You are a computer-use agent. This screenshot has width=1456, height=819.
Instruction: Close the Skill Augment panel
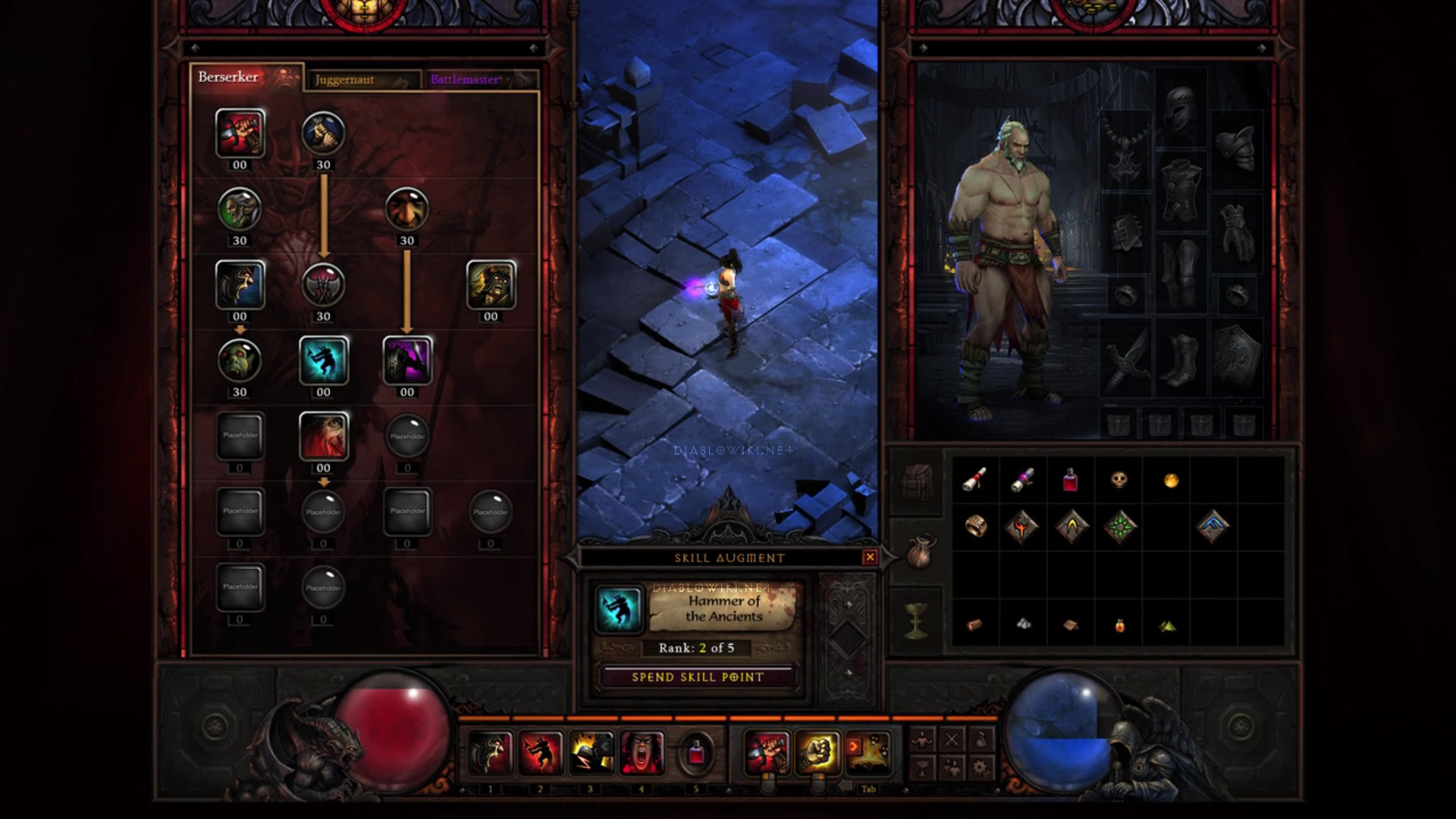tap(870, 557)
